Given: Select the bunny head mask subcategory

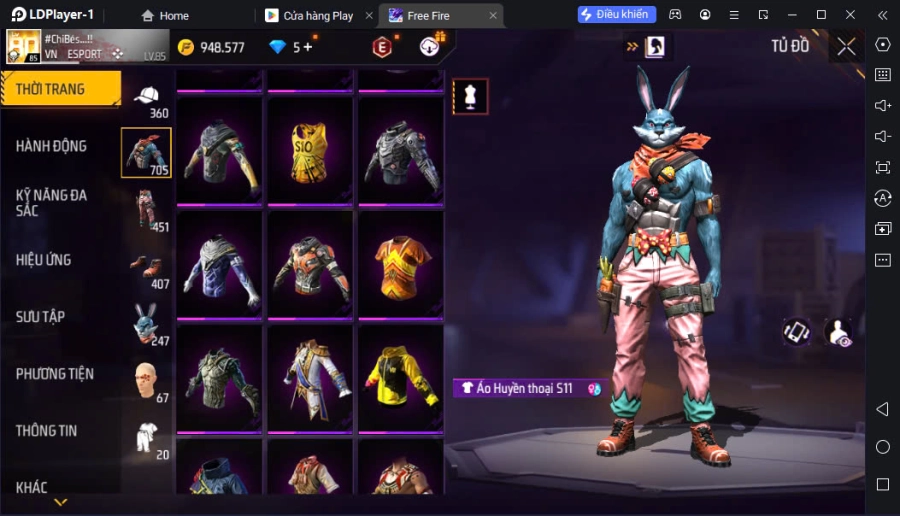Looking at the screenshot, I should click(147, 323).
